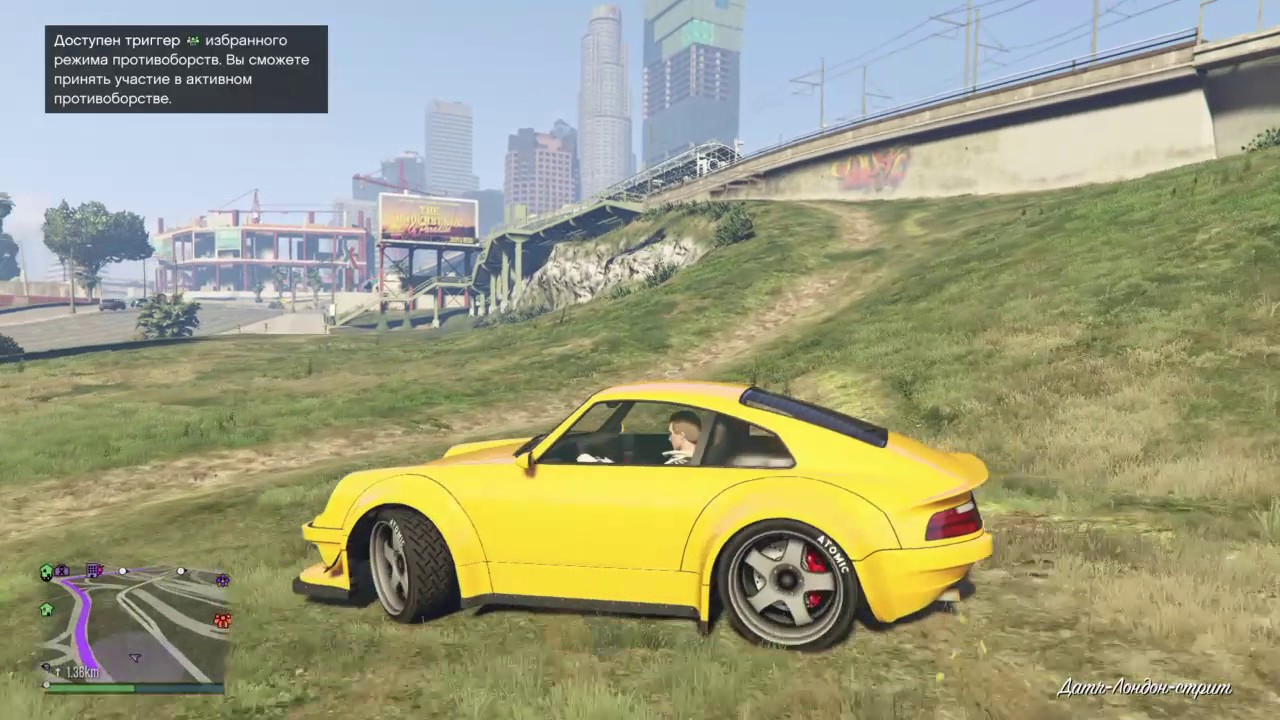The height and width of the screenshot is (720, 1280).
Task: Dismiss the adversary mode trigger notification
Action: pyautogui.click(x=186, y=69)
